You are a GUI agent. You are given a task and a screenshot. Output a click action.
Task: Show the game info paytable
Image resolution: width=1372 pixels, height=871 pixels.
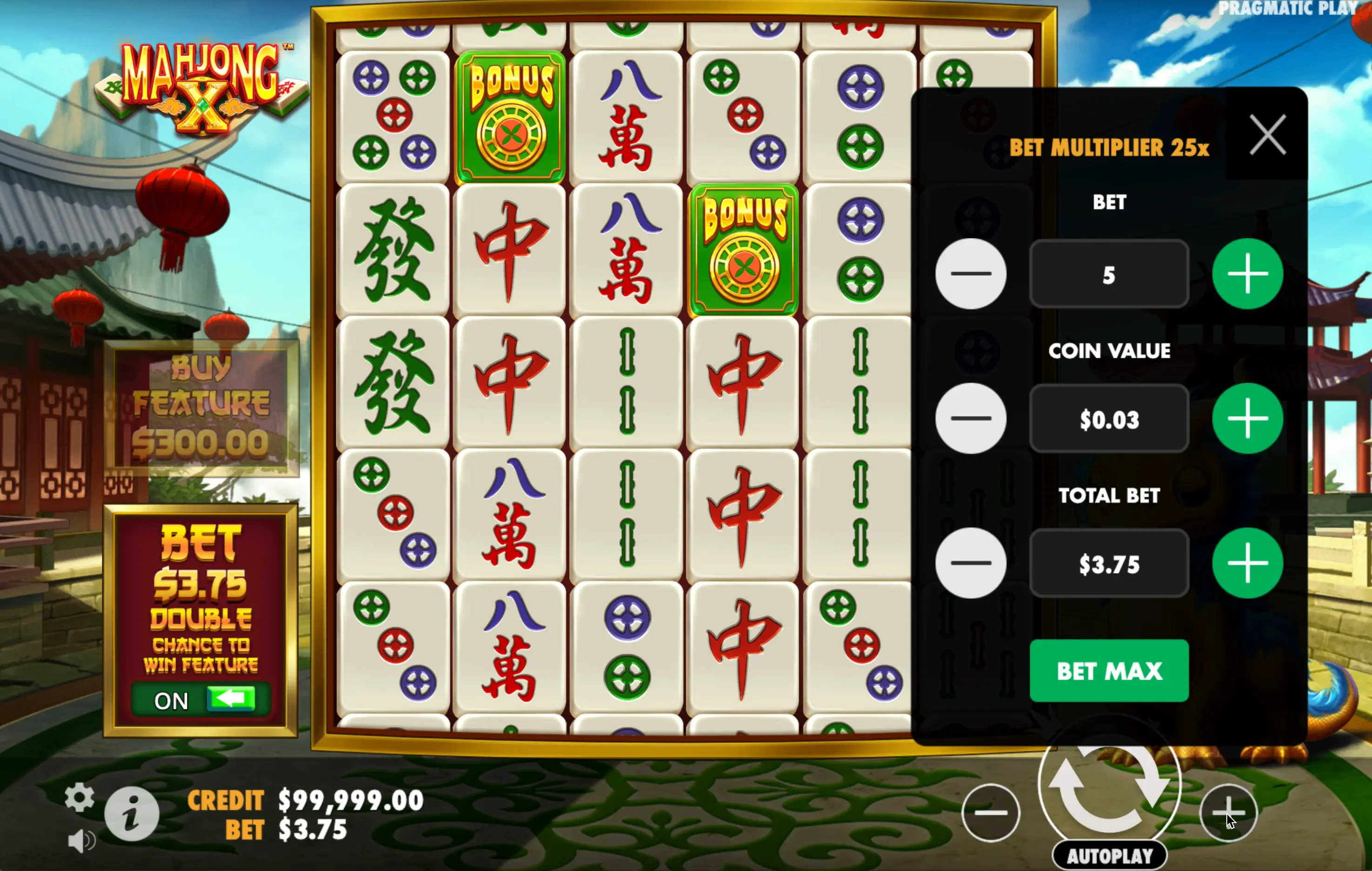[132, 813]
